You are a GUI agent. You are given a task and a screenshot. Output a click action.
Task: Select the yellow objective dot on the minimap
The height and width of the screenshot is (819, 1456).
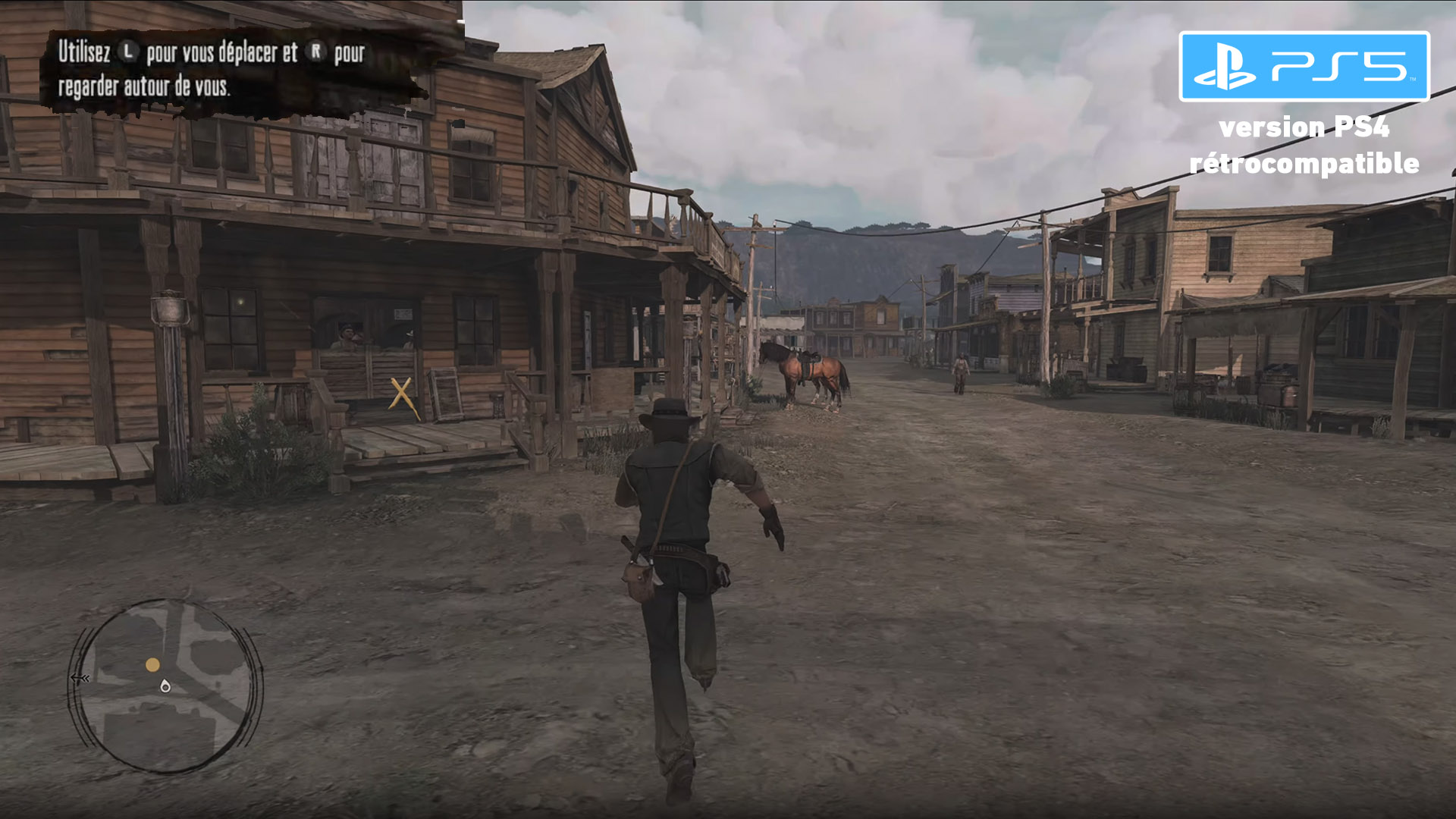tap(152, 665)
